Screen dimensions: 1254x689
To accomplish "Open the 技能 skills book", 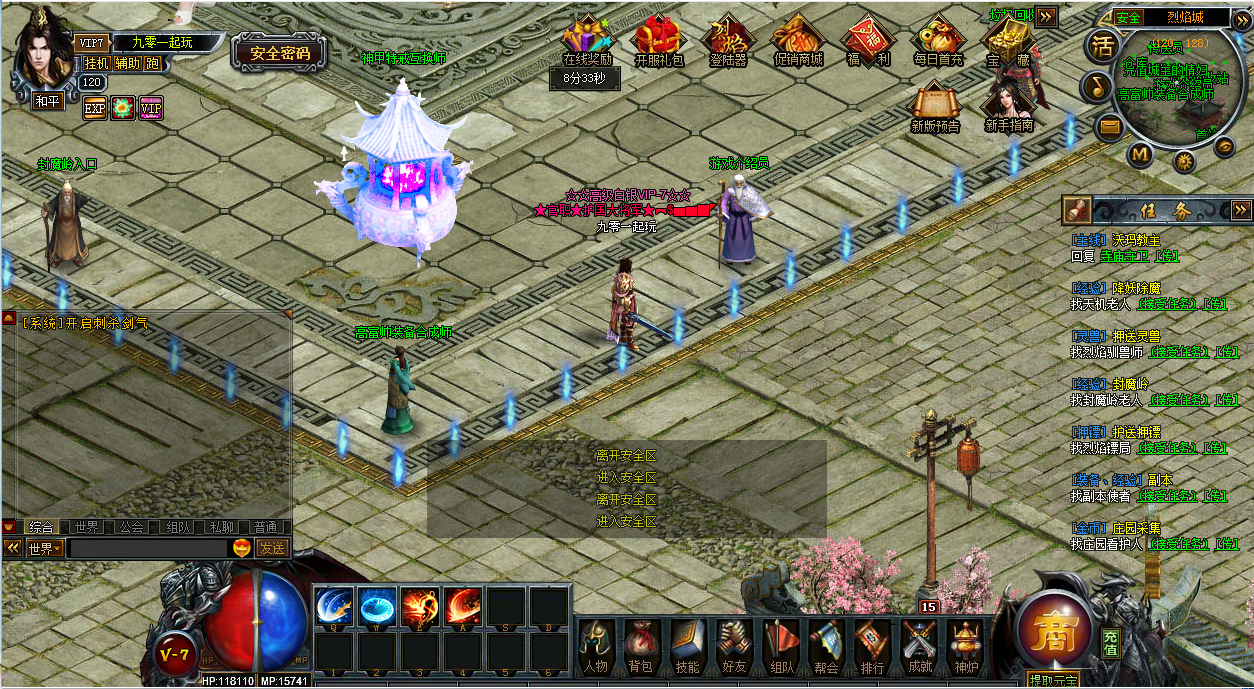I will click(x=688, y=646).
